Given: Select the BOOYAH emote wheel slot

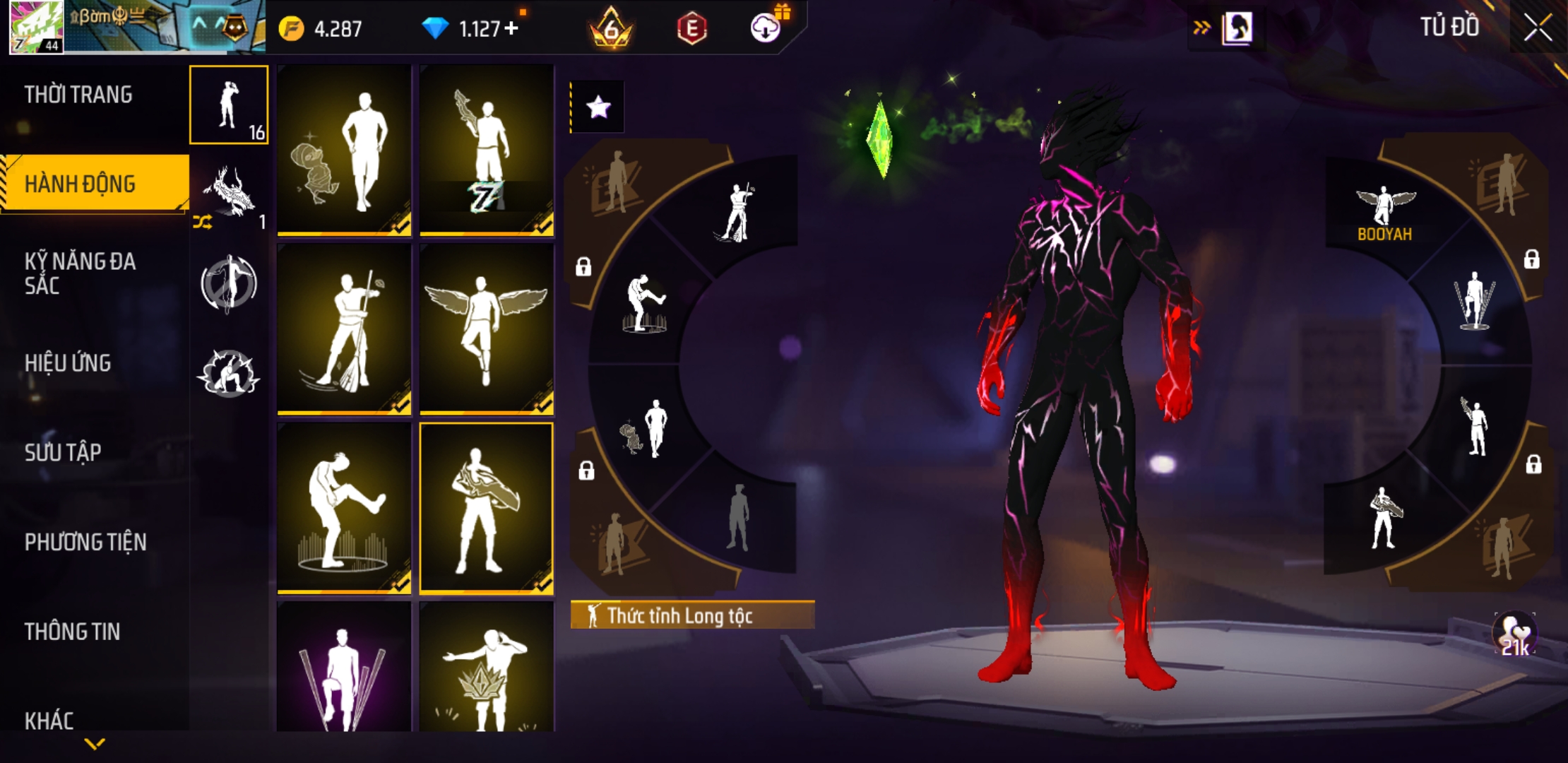Looking at the screenshot, I should click(1384, 212).
